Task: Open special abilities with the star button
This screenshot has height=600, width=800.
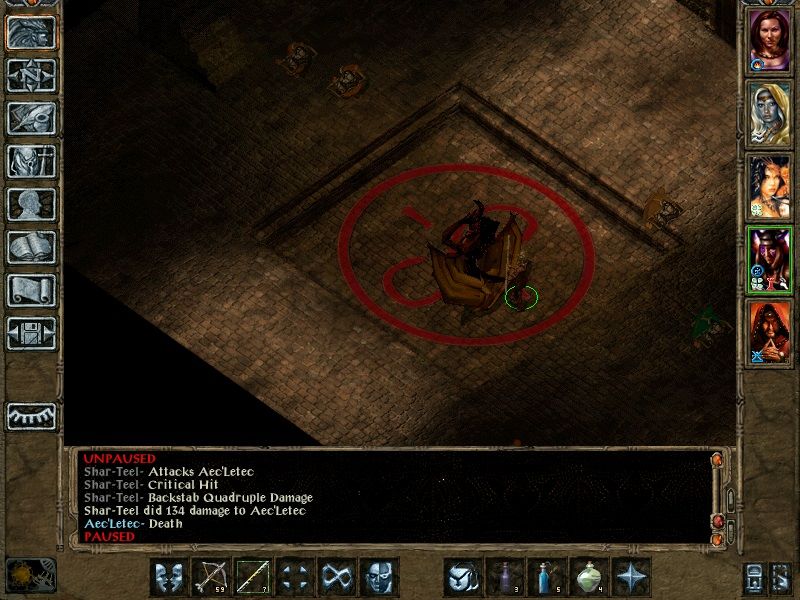Action: click(x=631, y=577)
